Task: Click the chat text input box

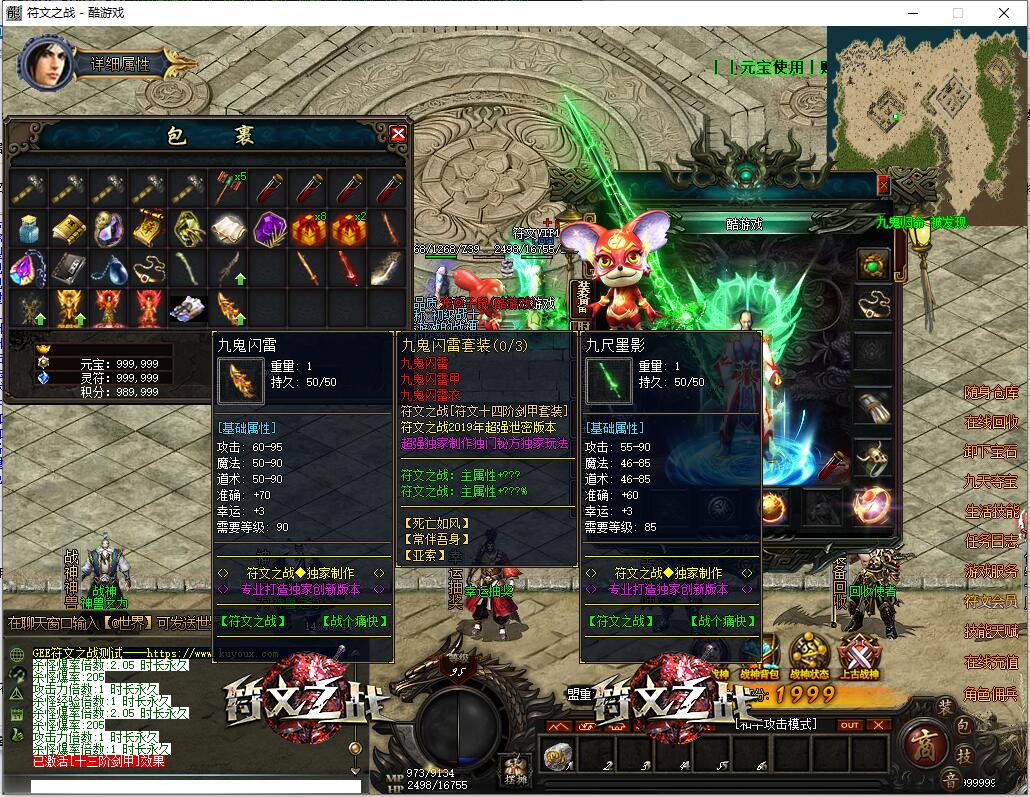Action: click(x=195, y=786)
